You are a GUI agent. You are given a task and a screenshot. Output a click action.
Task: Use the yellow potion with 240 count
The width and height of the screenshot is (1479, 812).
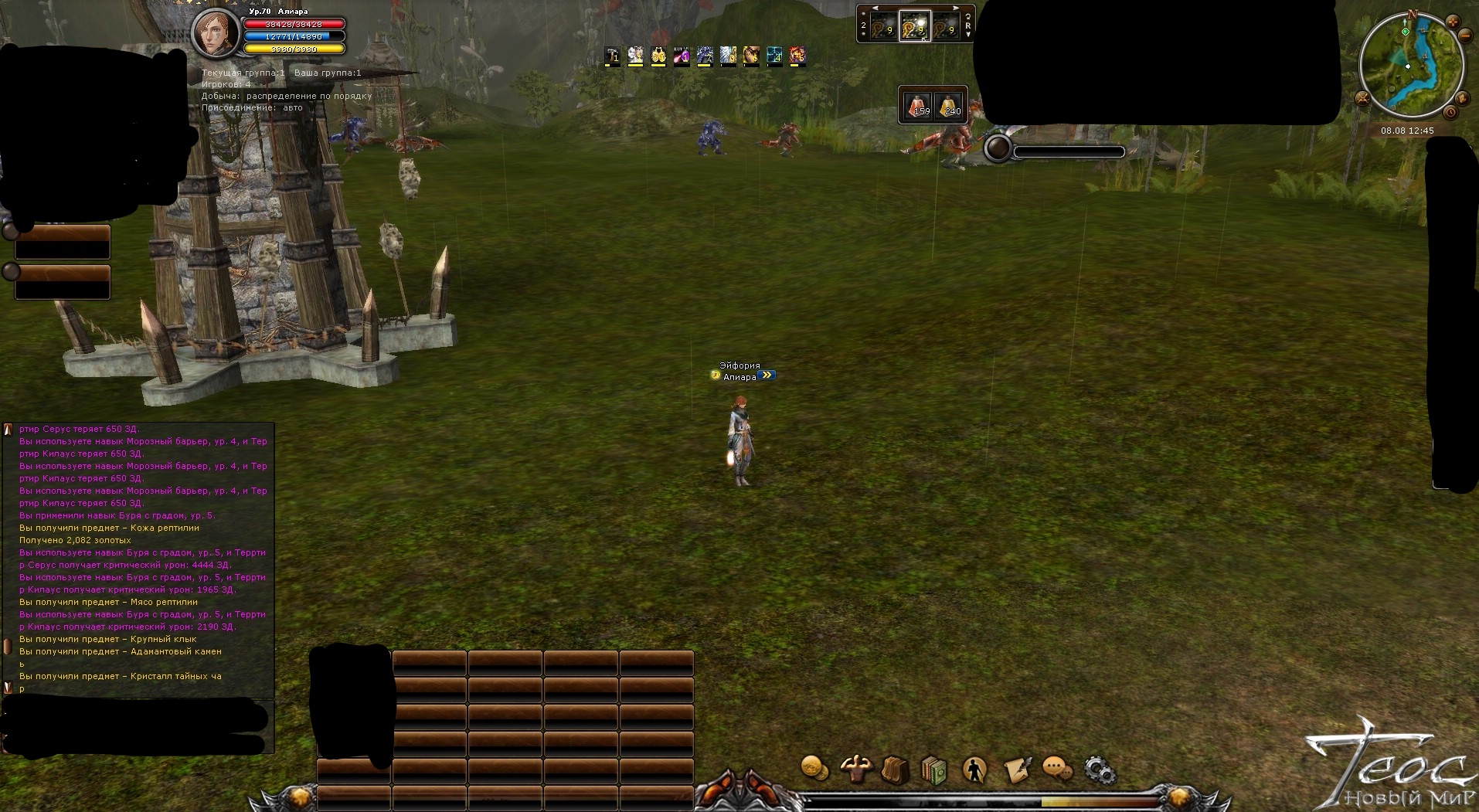(949, 105)
